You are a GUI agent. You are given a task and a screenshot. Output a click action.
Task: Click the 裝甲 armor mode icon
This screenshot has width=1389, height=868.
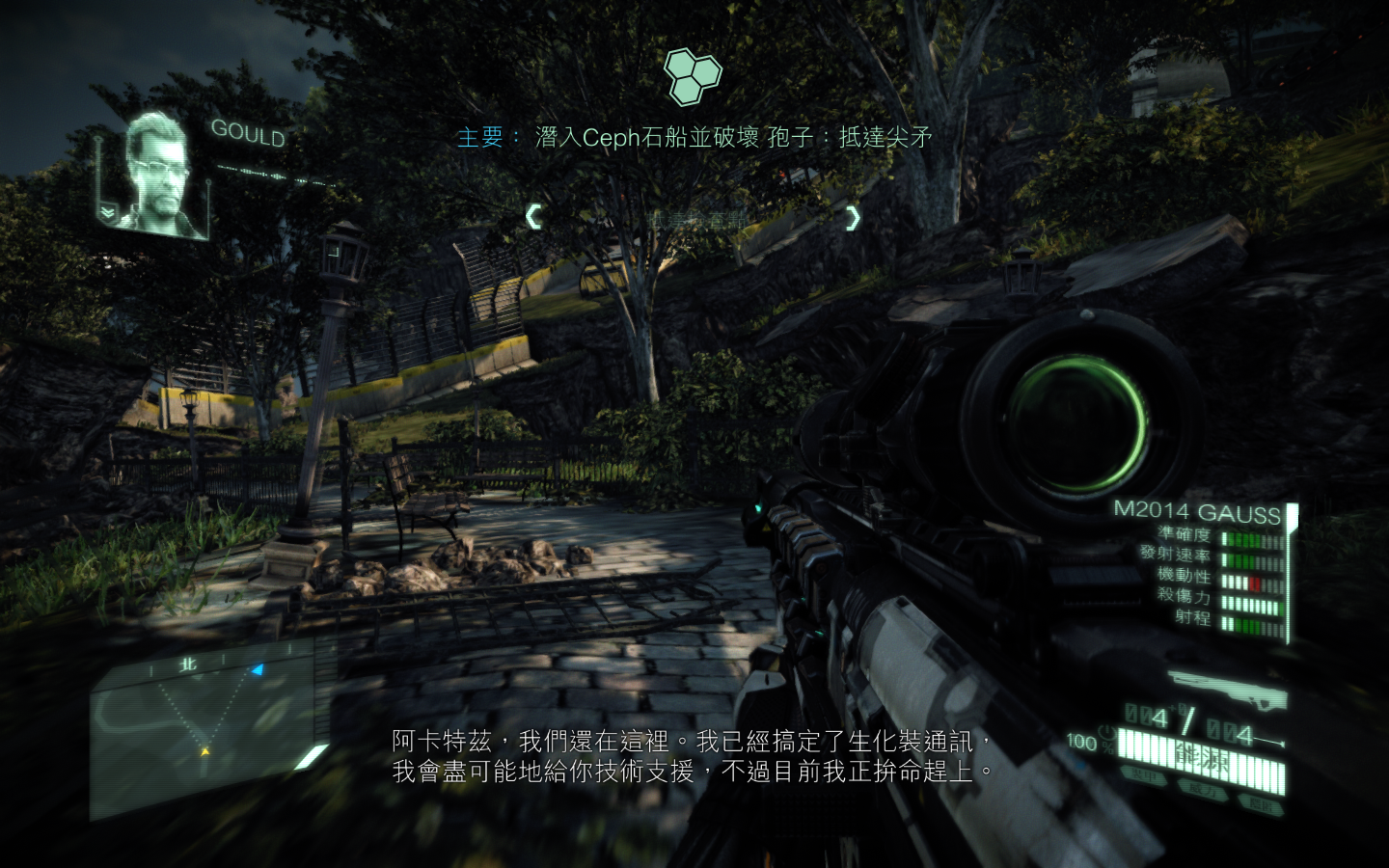(1144, 774)
